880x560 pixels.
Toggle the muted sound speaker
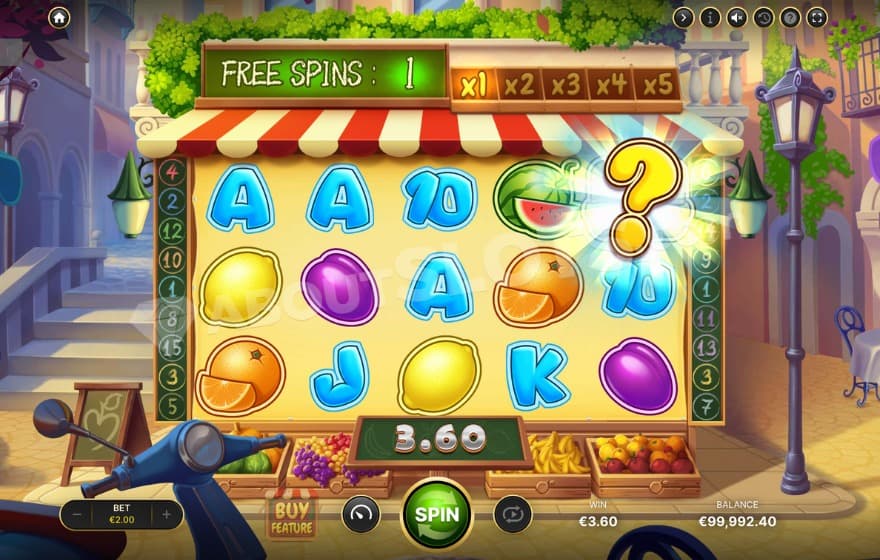coord(737,17)
